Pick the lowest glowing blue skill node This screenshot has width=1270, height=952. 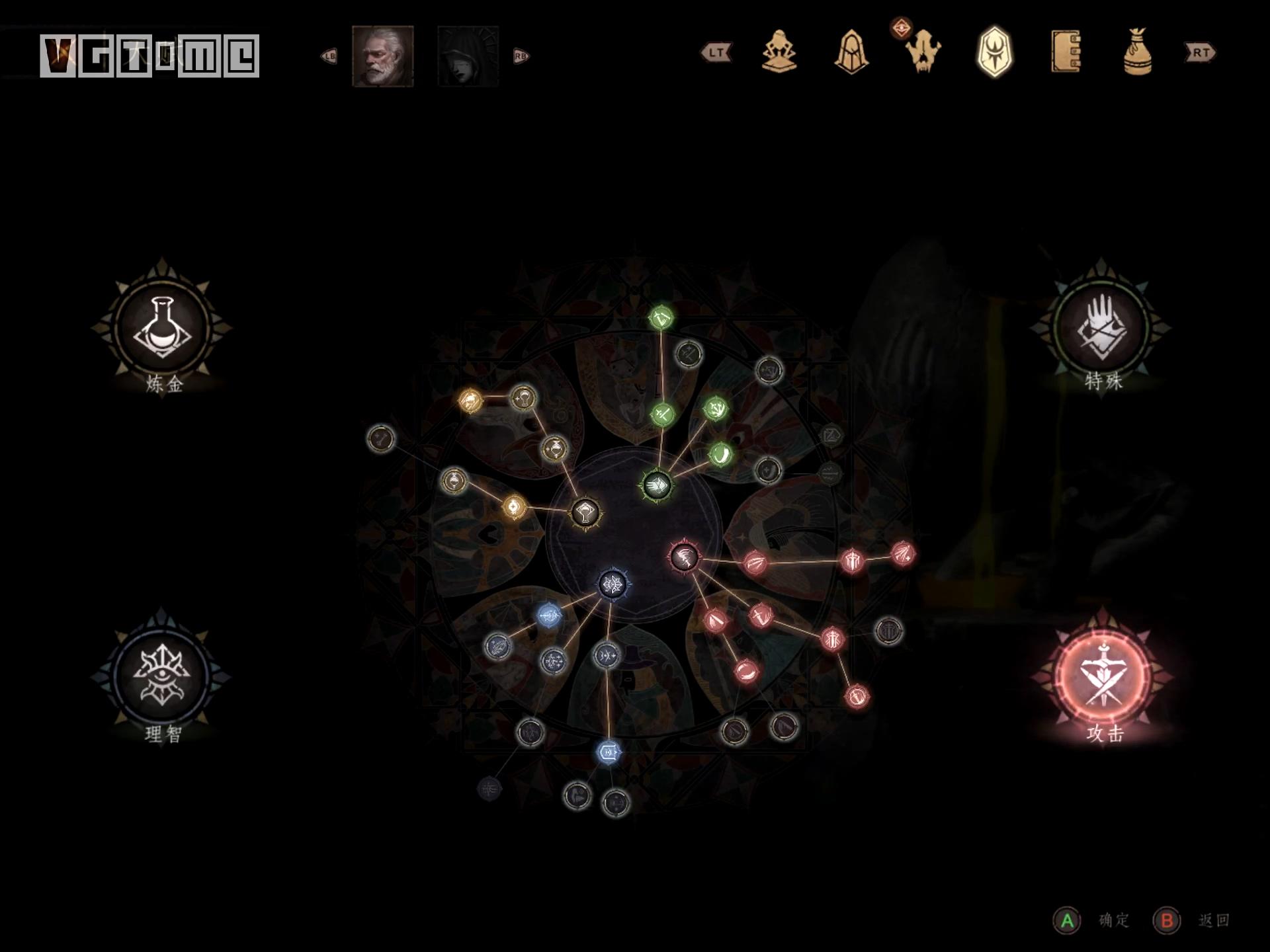(609, 752)
